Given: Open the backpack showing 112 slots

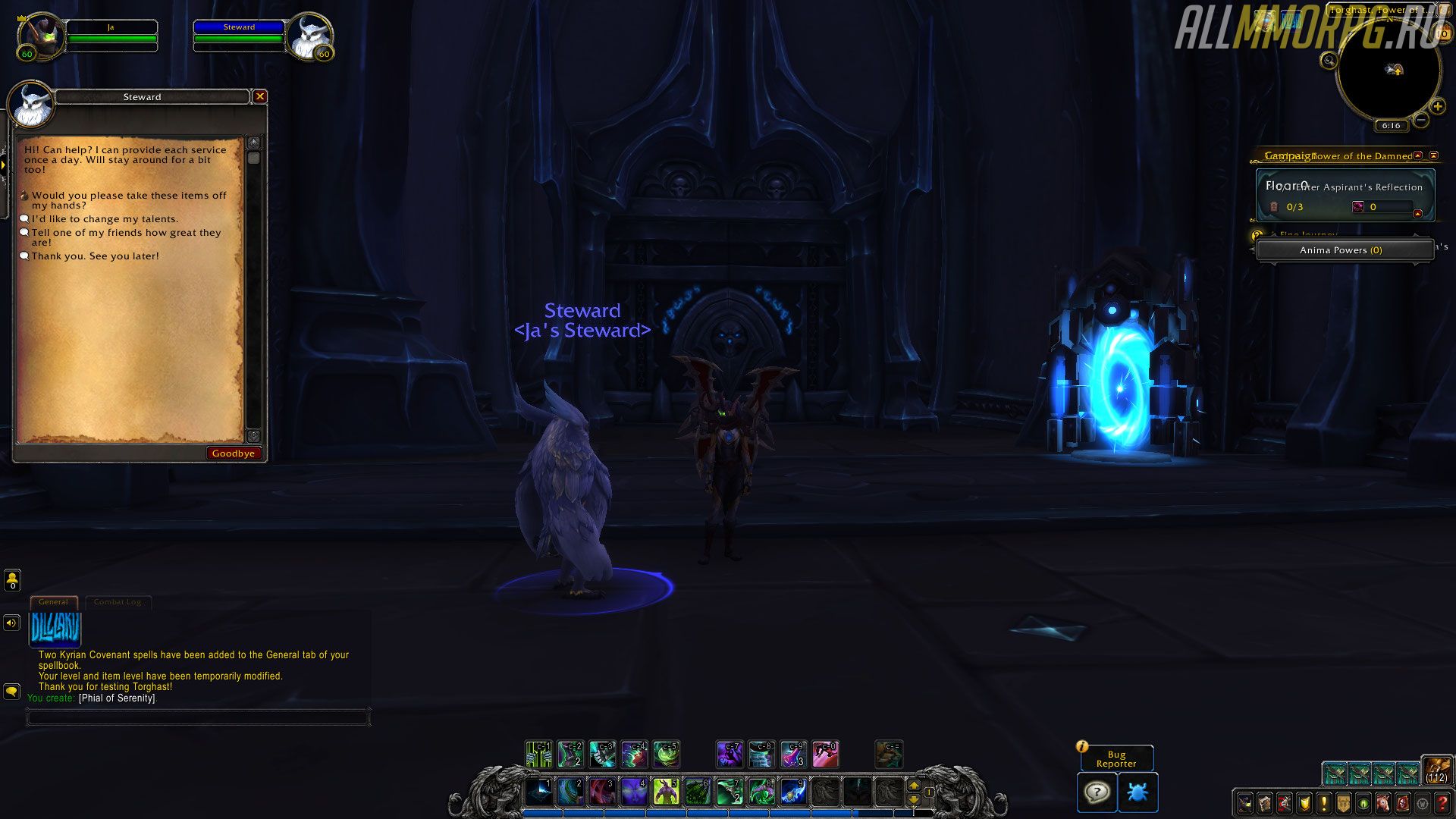Looking at the screenshot, I should [x=1436, y=770].
